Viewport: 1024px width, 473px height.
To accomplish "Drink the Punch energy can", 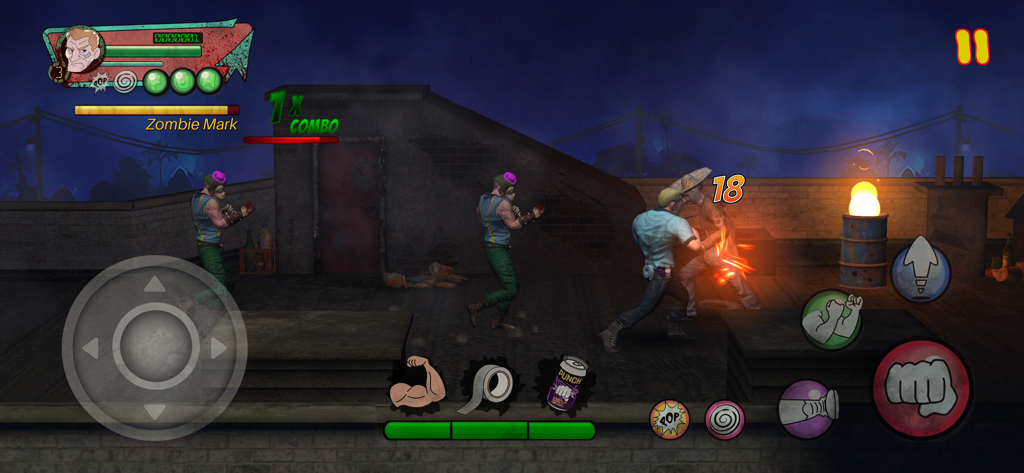I will tap(564, 385).
